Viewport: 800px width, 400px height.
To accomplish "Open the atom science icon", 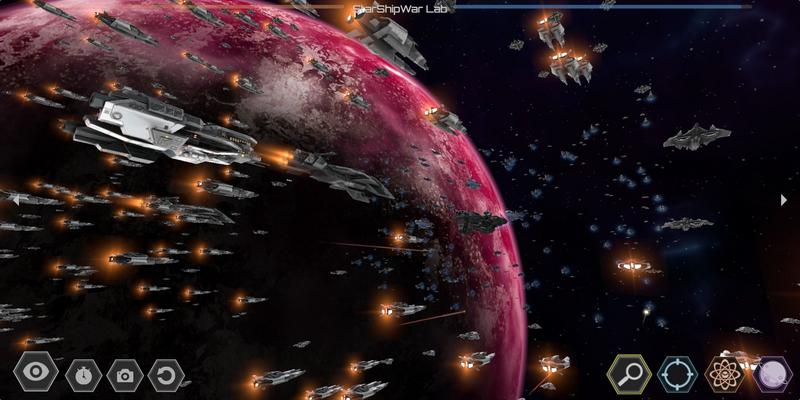I will pyautogui.click(x=724, y=374).
